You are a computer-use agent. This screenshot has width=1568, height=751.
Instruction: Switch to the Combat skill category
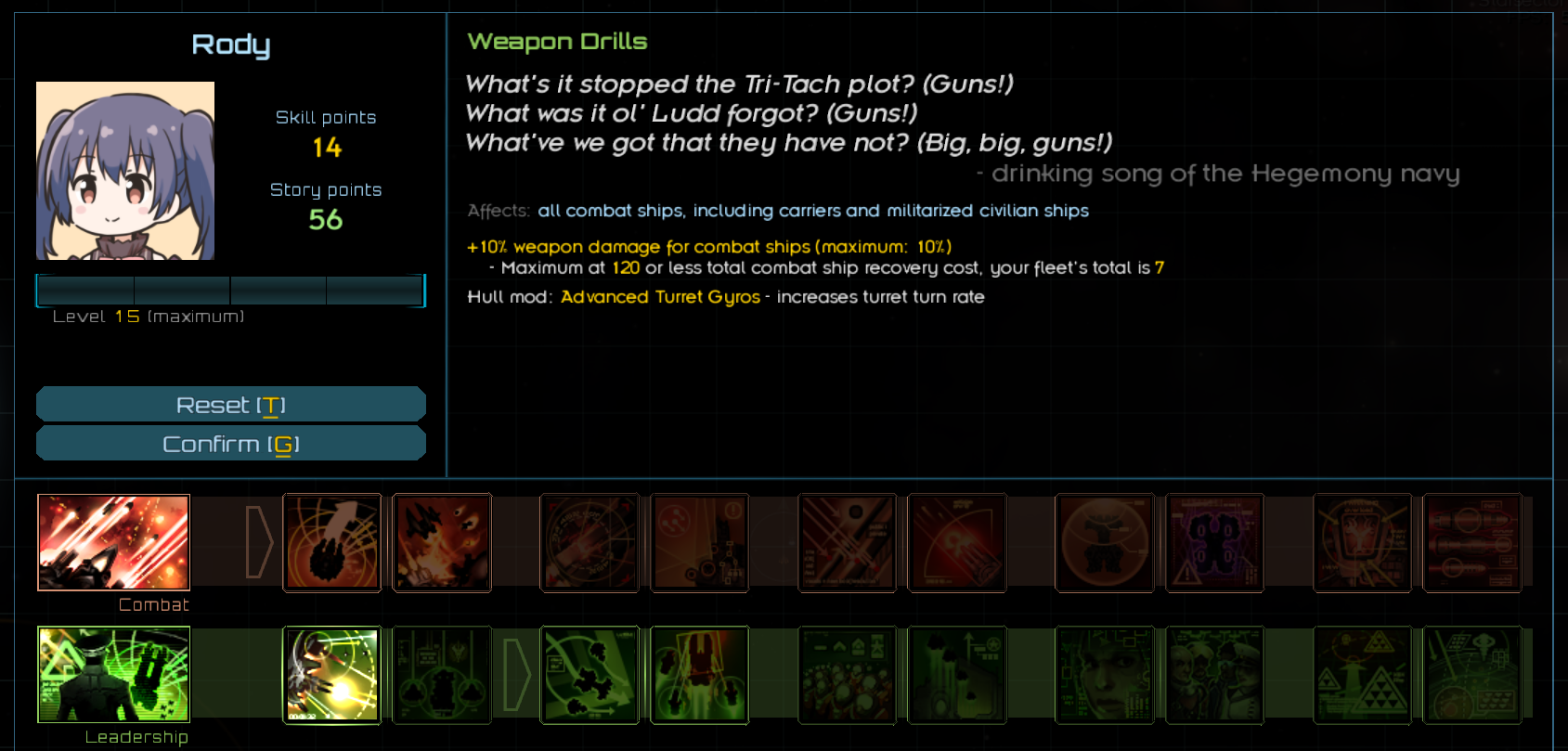[x=113, y=543]
